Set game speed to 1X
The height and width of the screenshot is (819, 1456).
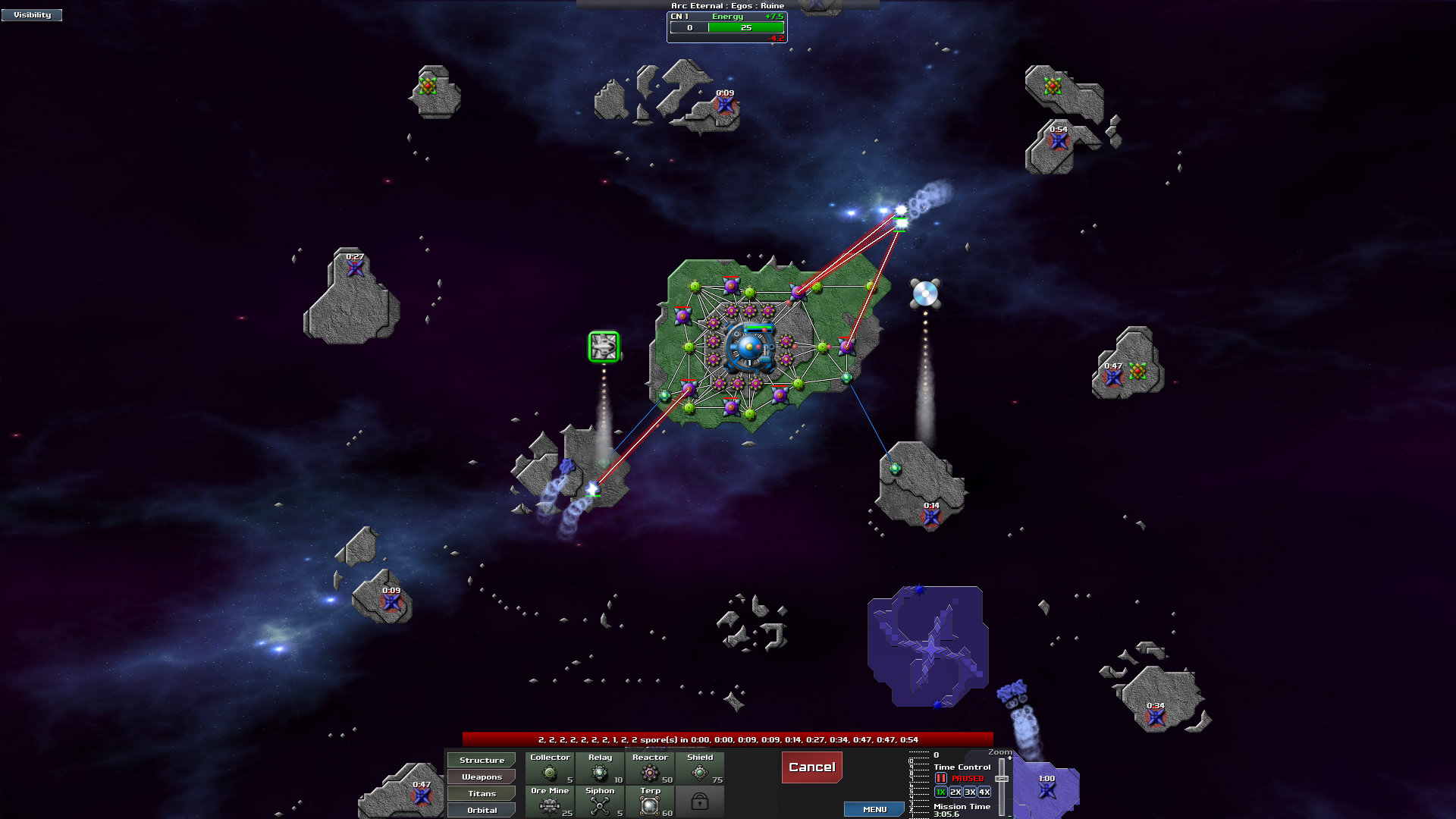click(941, 792)
